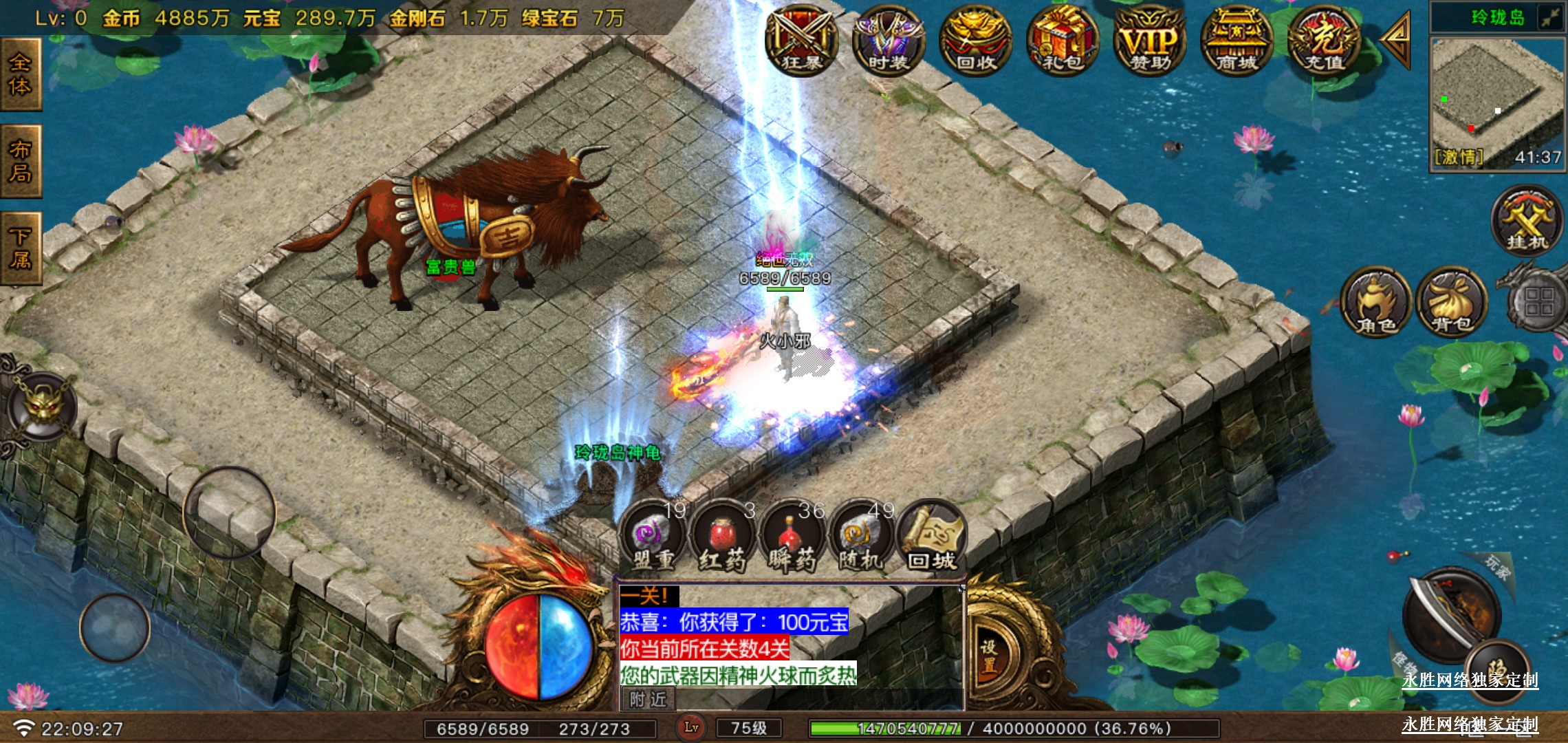
Task: Select the 布局 side tab
Action: [x=21, y=162]
